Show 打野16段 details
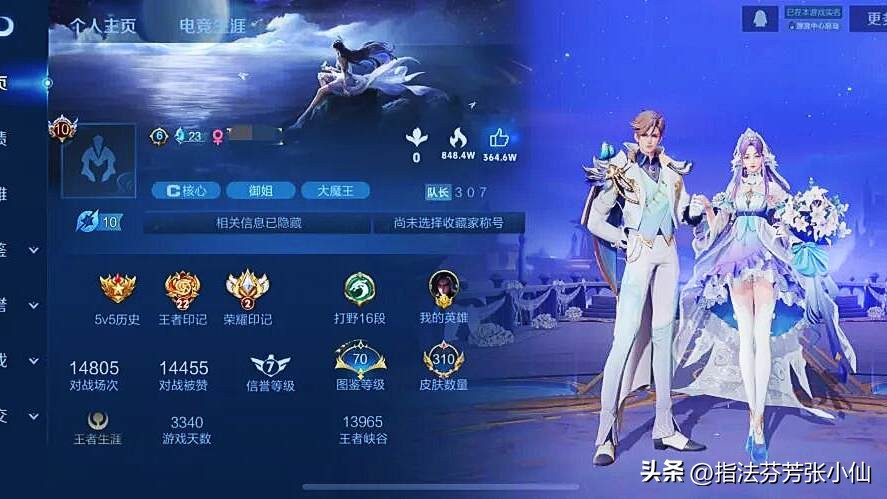887x499 pixels. (358, 289)
